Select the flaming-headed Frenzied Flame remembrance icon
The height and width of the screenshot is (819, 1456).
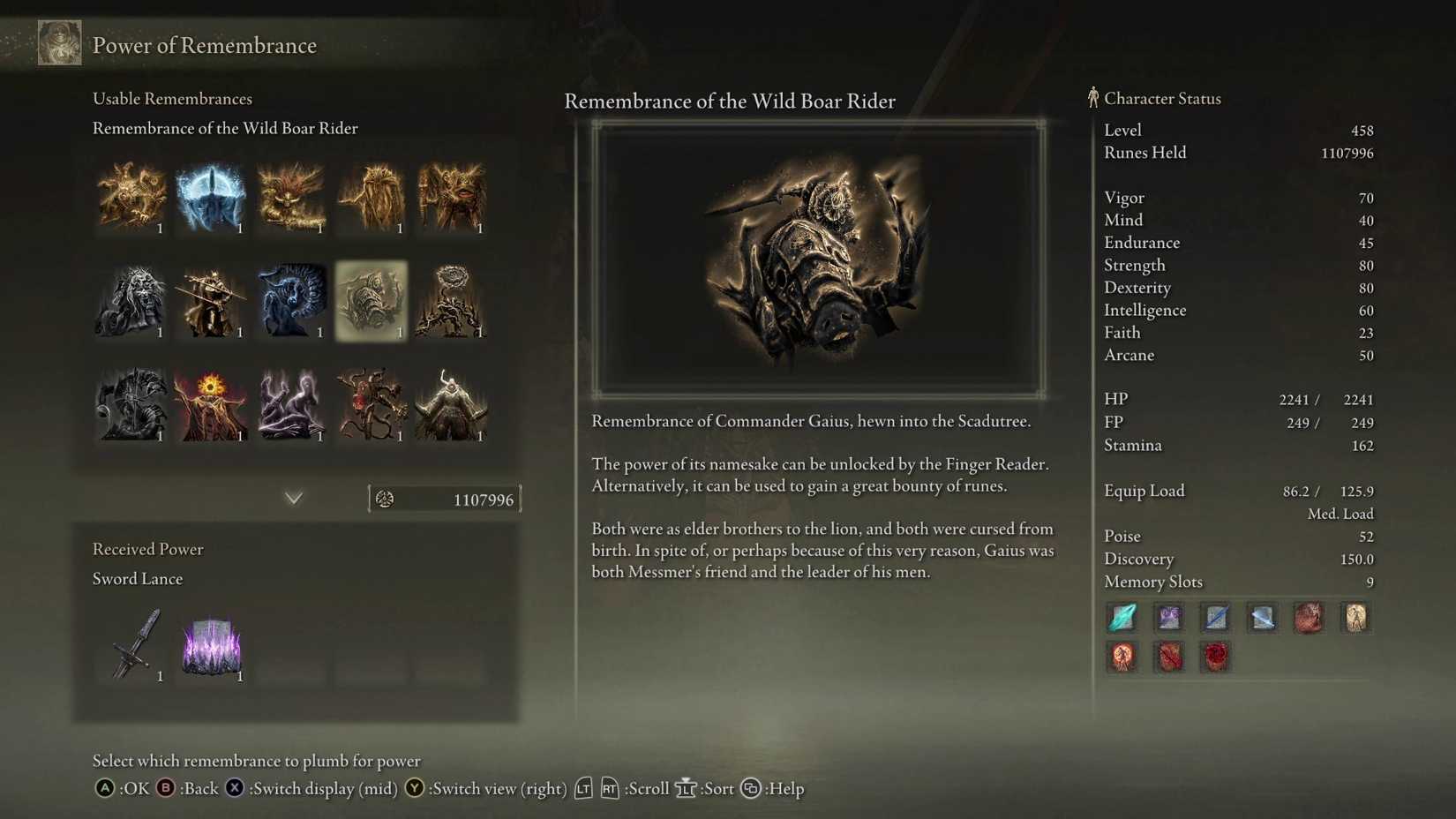click(x=212, y=404)
